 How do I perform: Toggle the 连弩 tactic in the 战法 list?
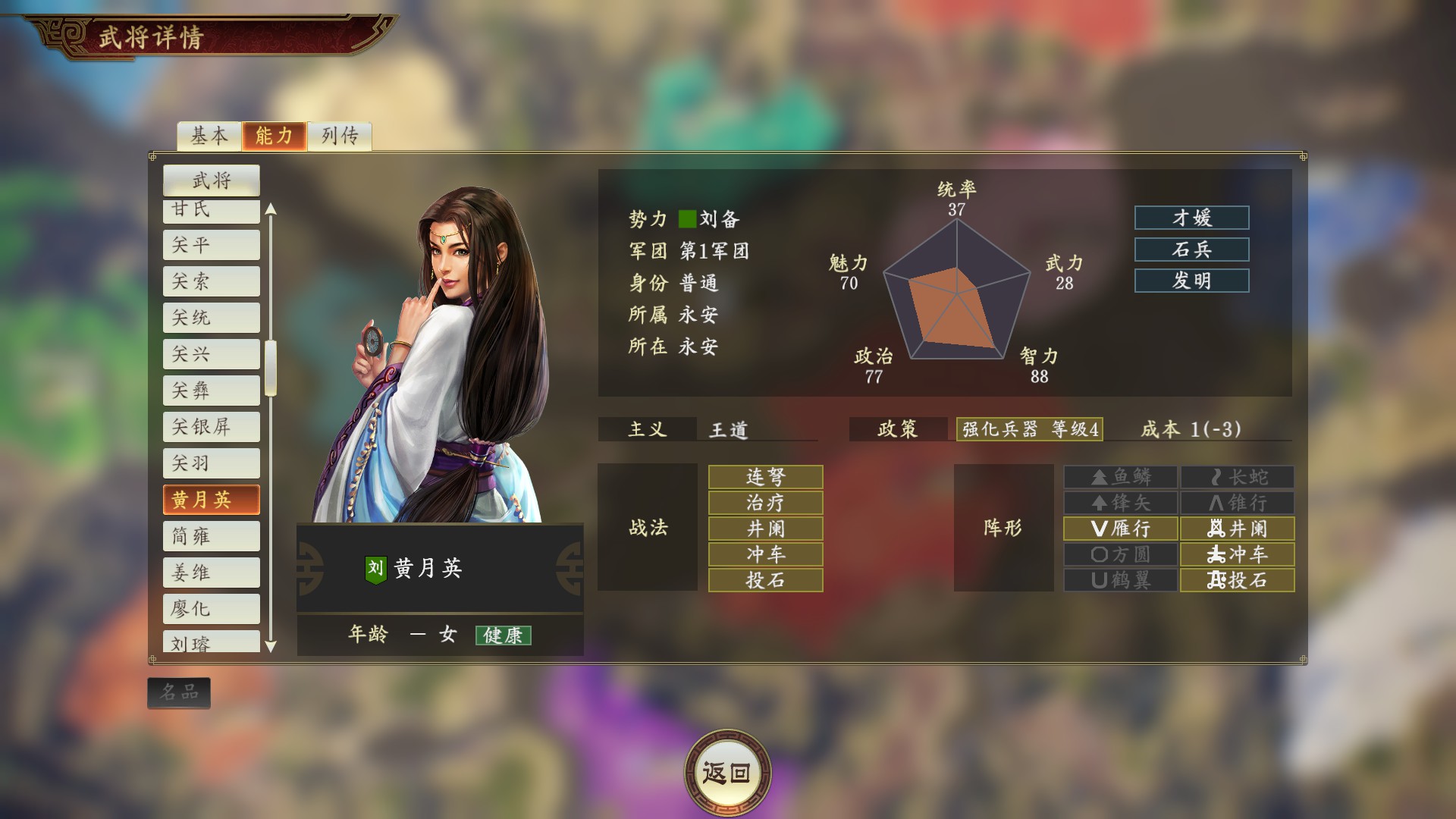pos(764,477)
